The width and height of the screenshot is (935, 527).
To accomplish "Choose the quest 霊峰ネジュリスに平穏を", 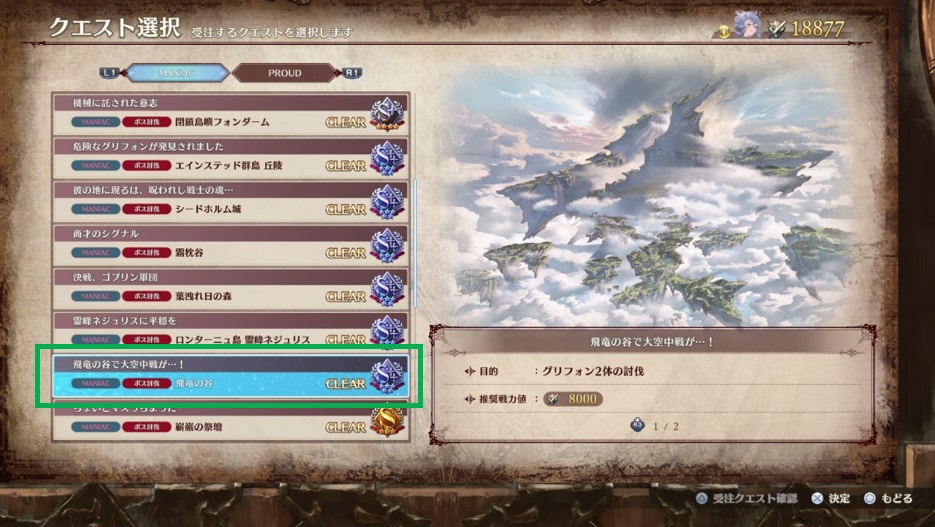I will click(x=230, y=328).
